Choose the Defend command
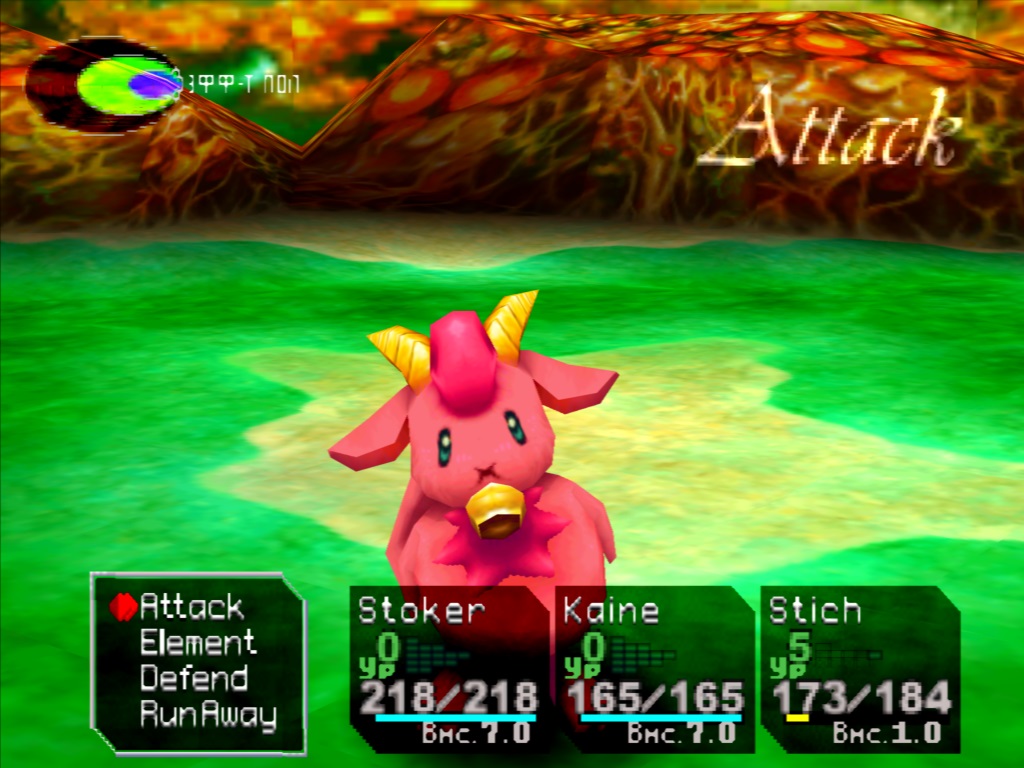 coord(193,678)
